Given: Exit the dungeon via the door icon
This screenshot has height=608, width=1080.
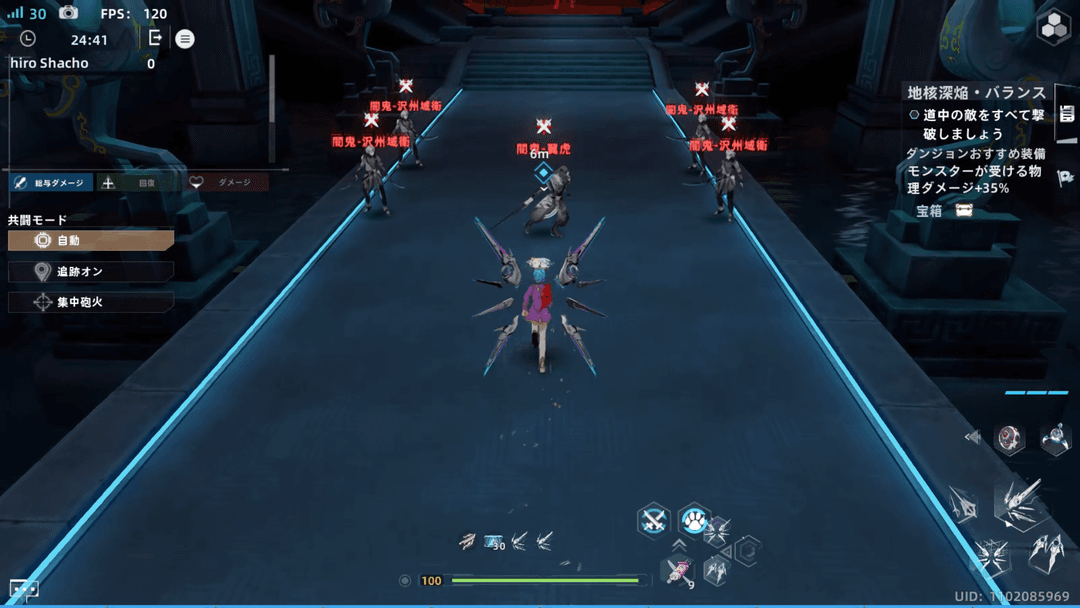Looking at the screenshot, I should click(155, 38).
